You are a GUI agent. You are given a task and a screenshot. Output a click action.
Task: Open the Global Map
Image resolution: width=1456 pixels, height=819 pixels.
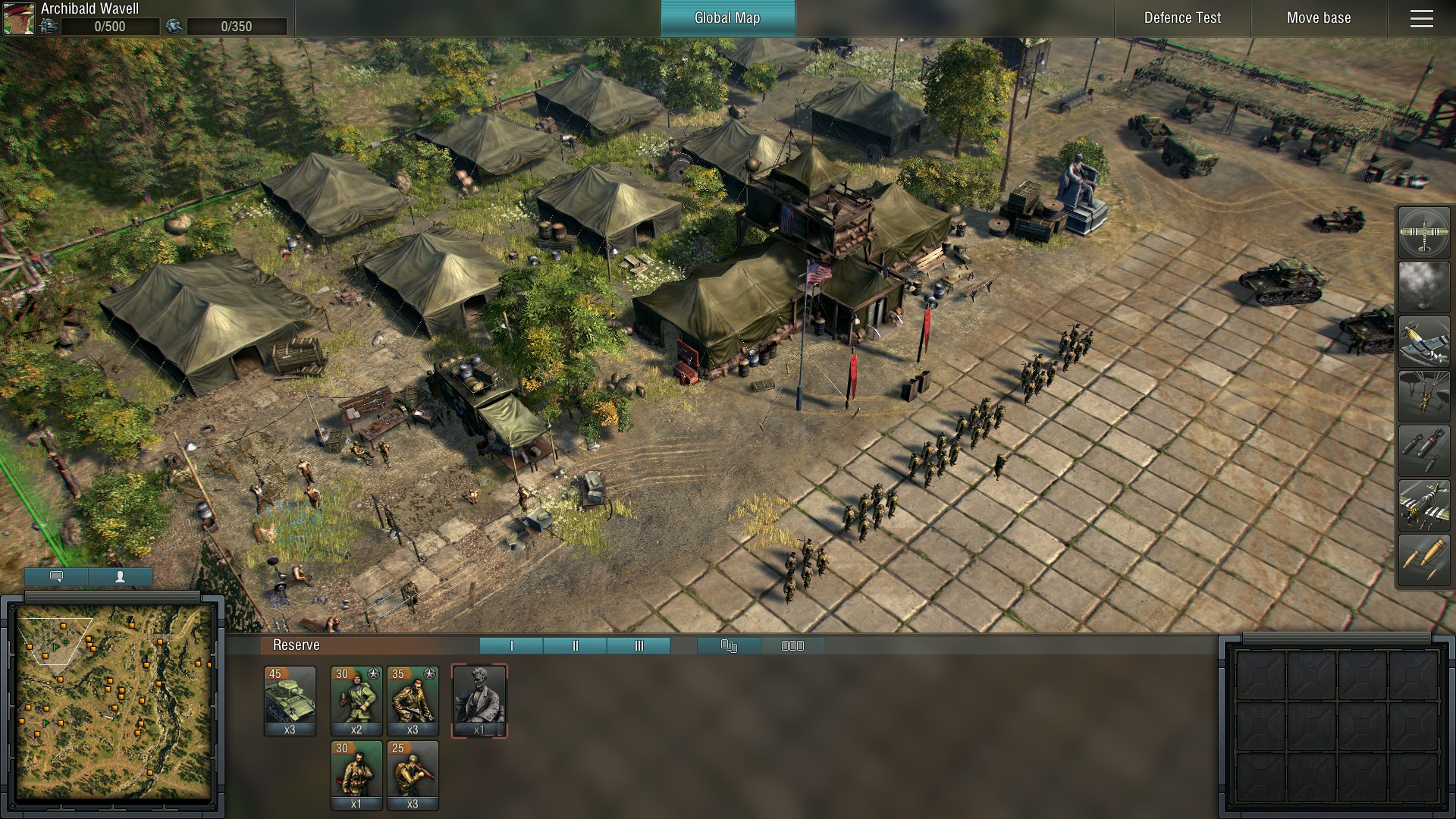727,18
